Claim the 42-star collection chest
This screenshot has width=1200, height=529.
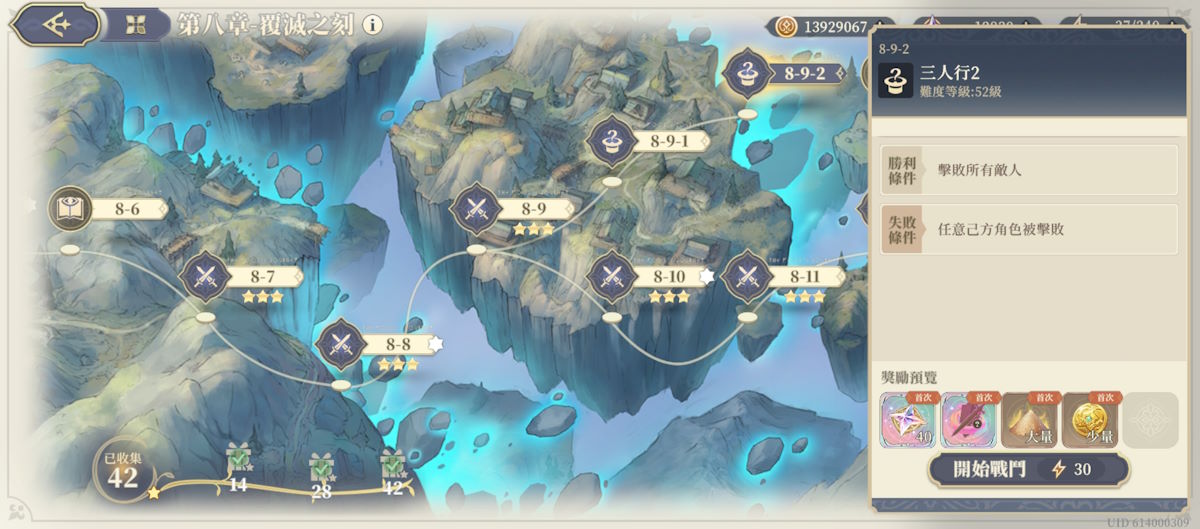click(x=392, y=463)
